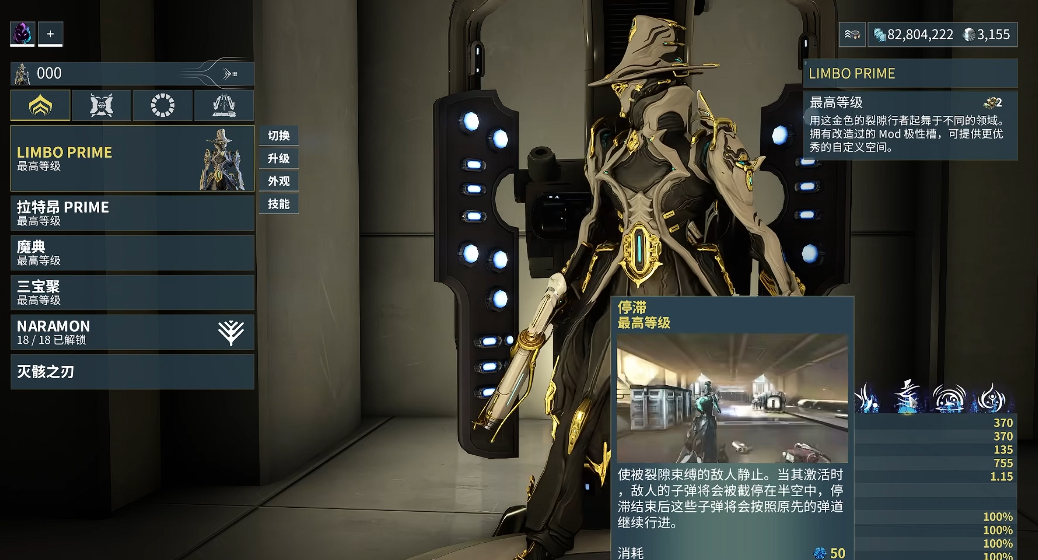
Task: Open the purple player avatar icon
Action: [23, 33]
